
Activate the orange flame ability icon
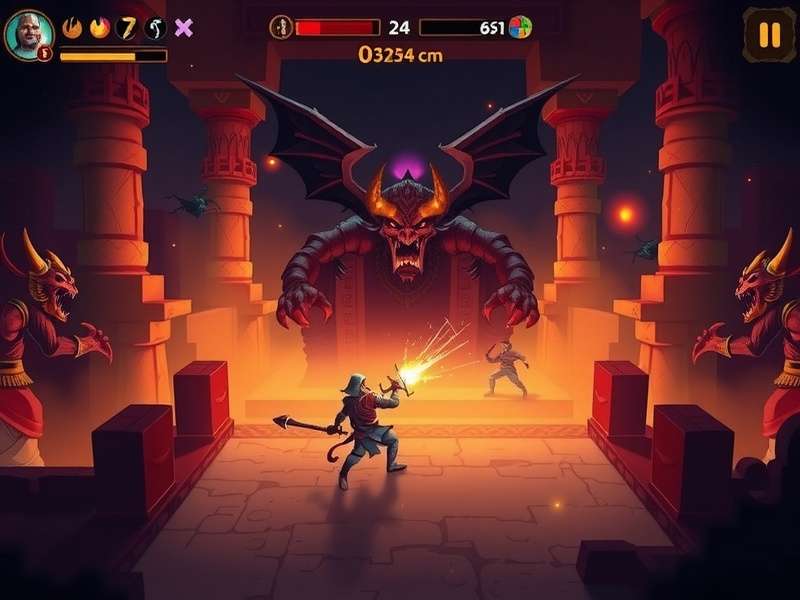(99, 28)
